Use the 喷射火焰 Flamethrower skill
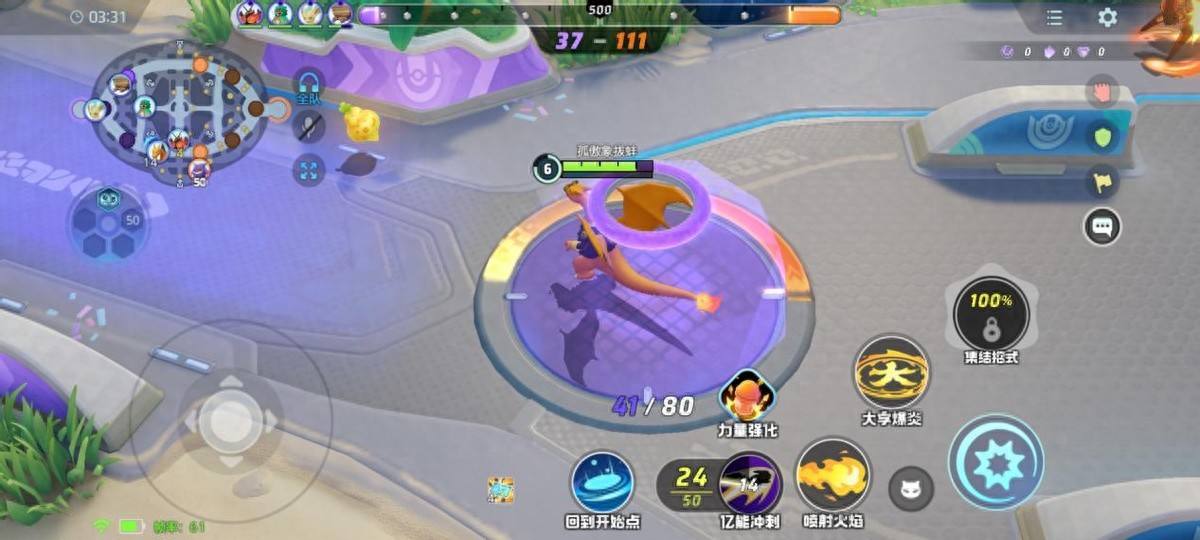 click(833, 476)
